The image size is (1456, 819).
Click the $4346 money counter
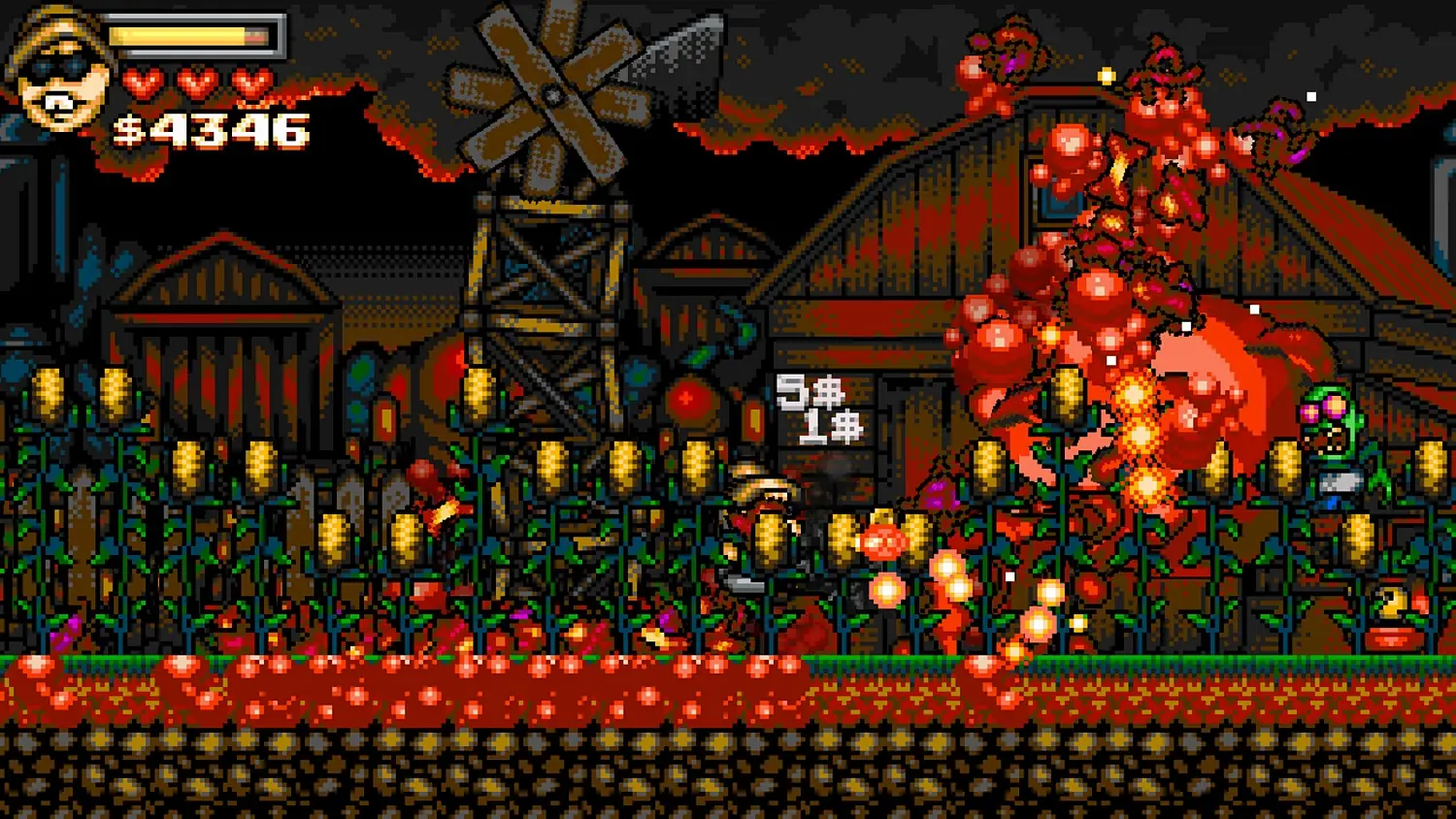[209, 126]
